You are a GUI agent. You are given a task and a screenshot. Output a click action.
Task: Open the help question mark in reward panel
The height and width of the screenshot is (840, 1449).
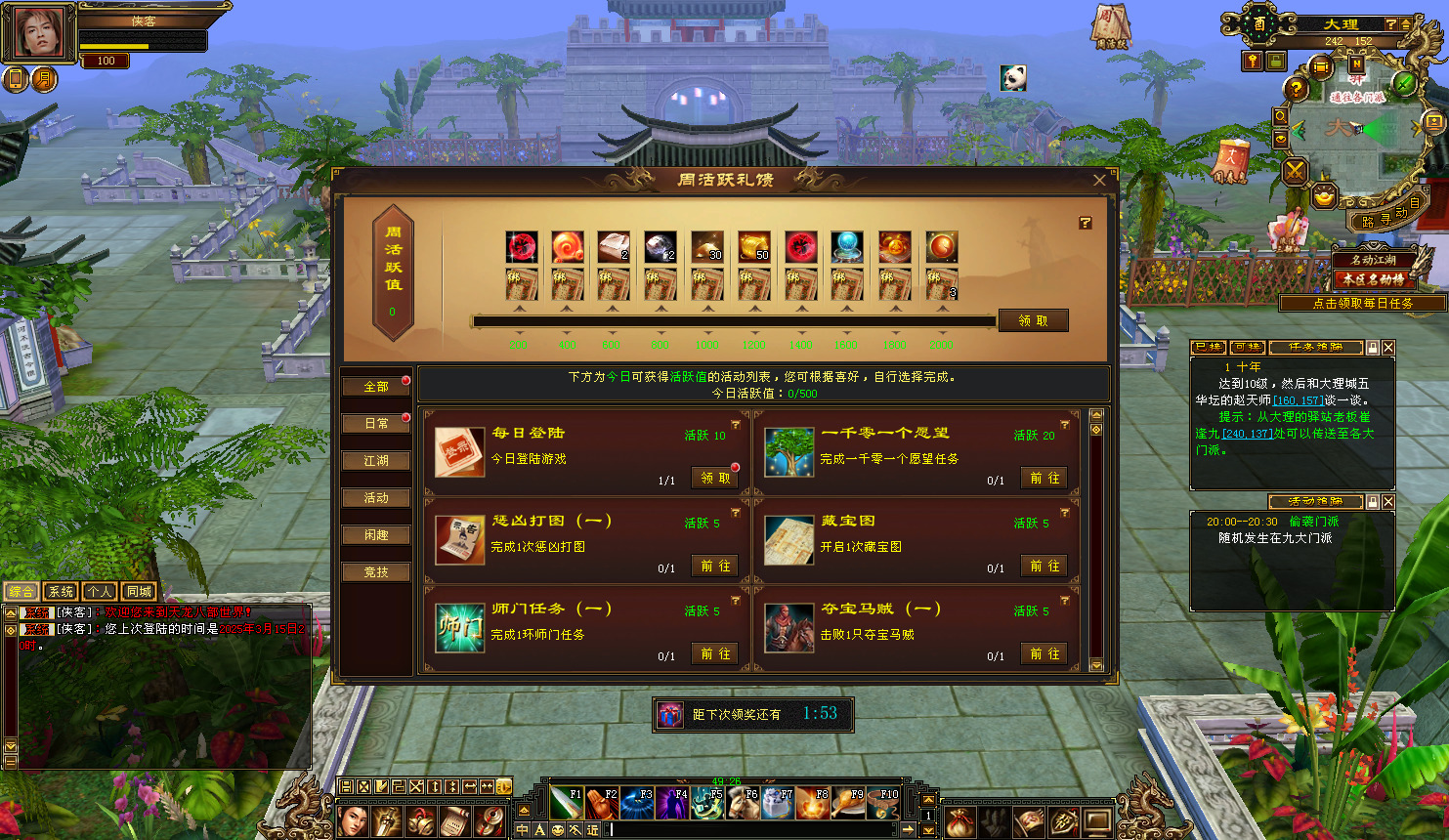pos(1085,223)
